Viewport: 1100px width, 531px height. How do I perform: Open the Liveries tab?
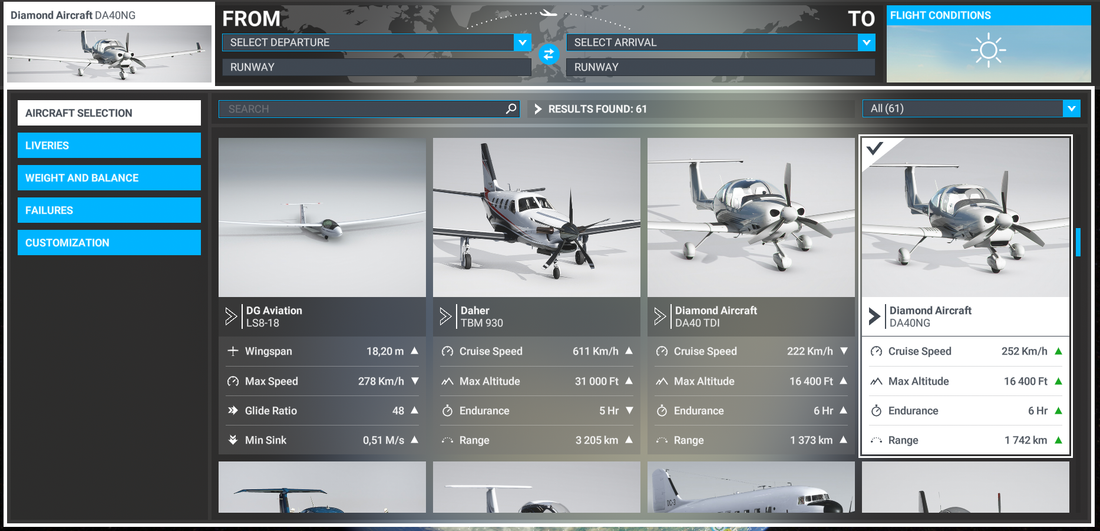[x=109, y=146]
